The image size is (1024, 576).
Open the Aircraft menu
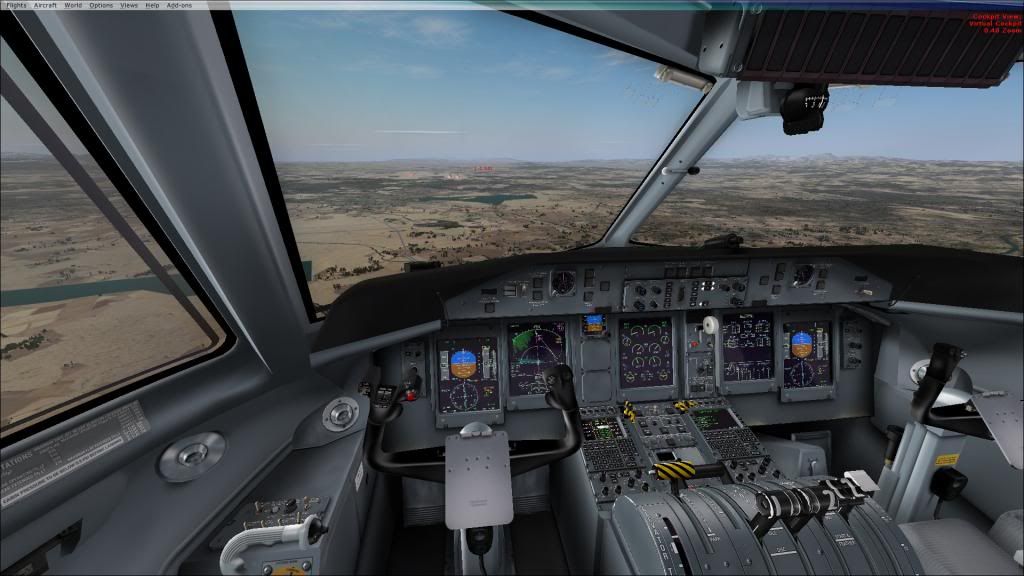tap(46, 5)
